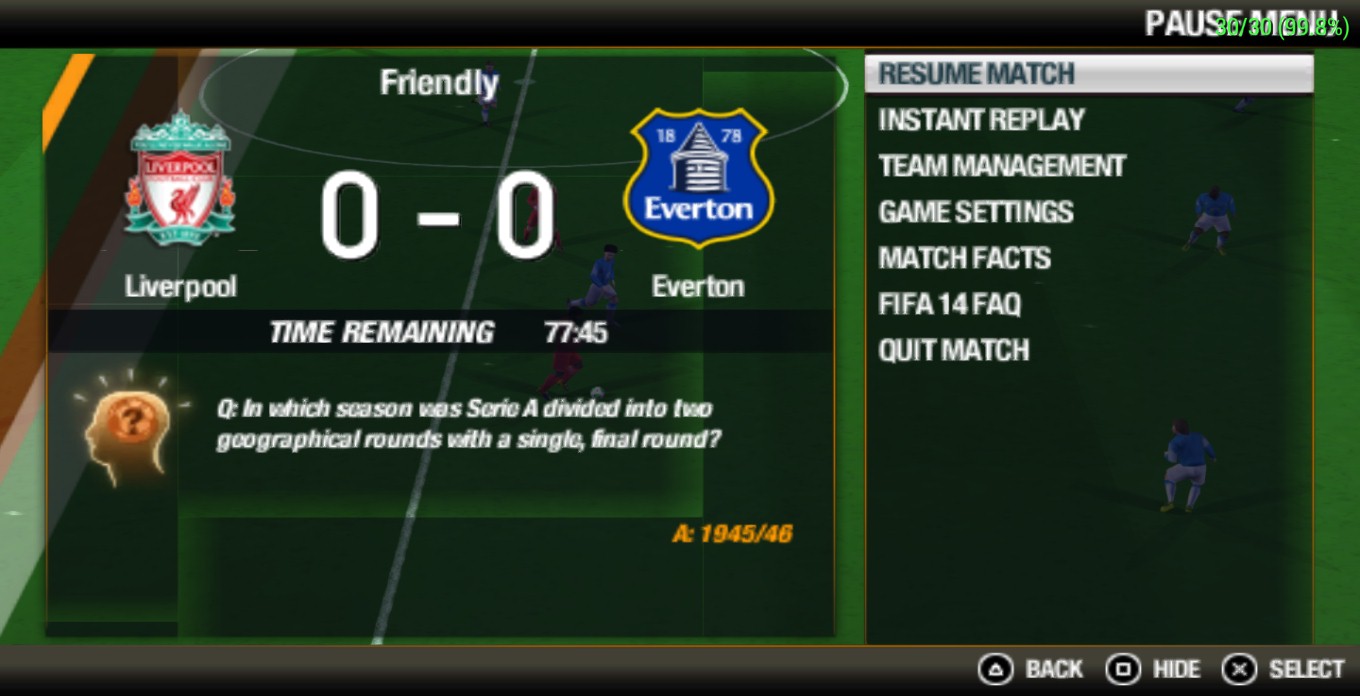Go to Game Settings
1360x696 pixels.
pyautogui.click(x=975, y=212)
